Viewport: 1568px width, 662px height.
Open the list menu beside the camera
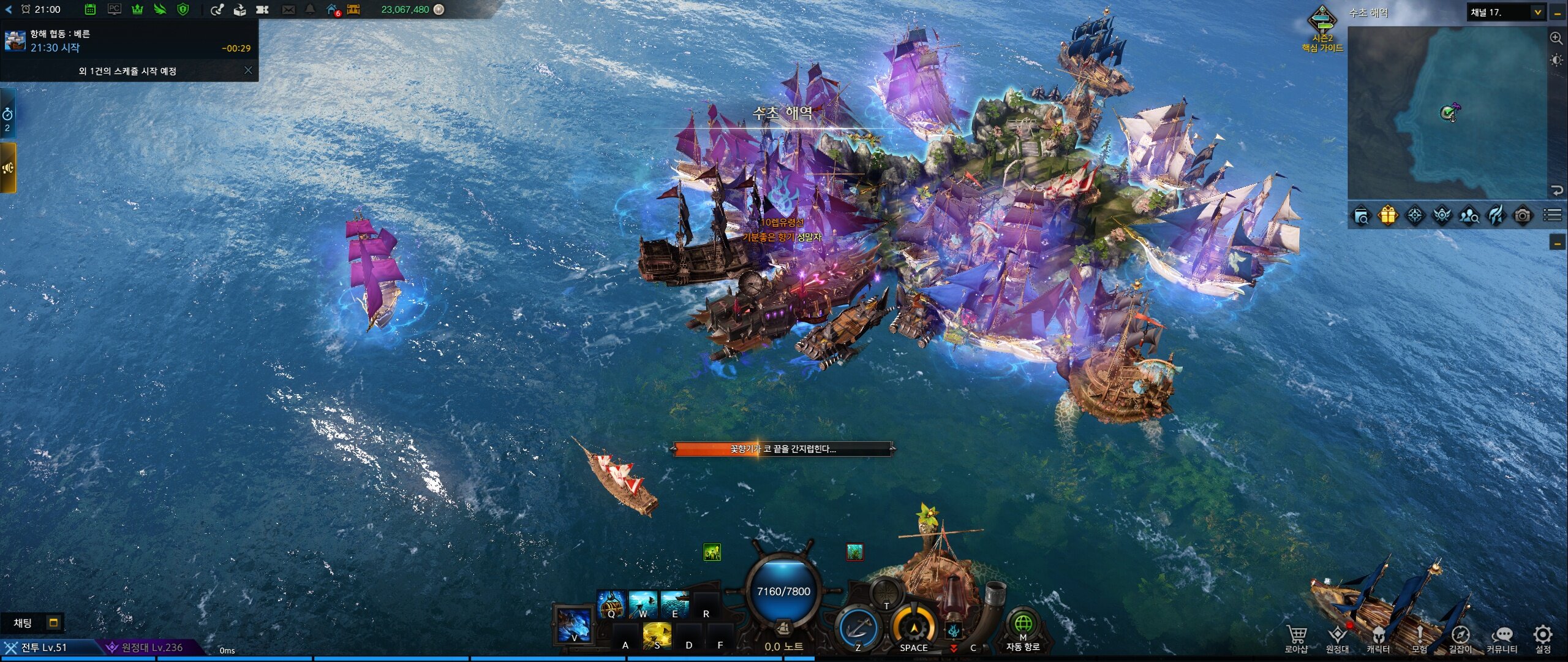click(x=1552, y=215)
